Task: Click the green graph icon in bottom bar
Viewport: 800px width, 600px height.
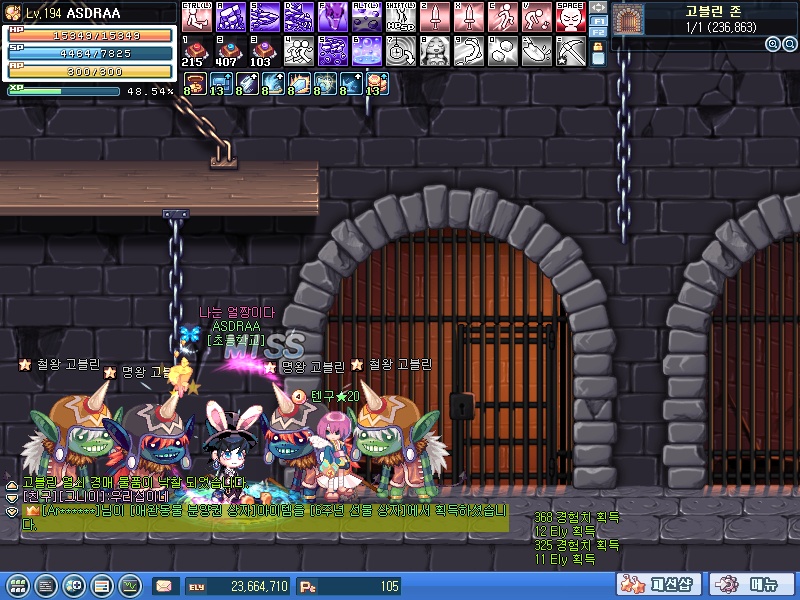Action: pyautogui.click(x=129, y=586)
